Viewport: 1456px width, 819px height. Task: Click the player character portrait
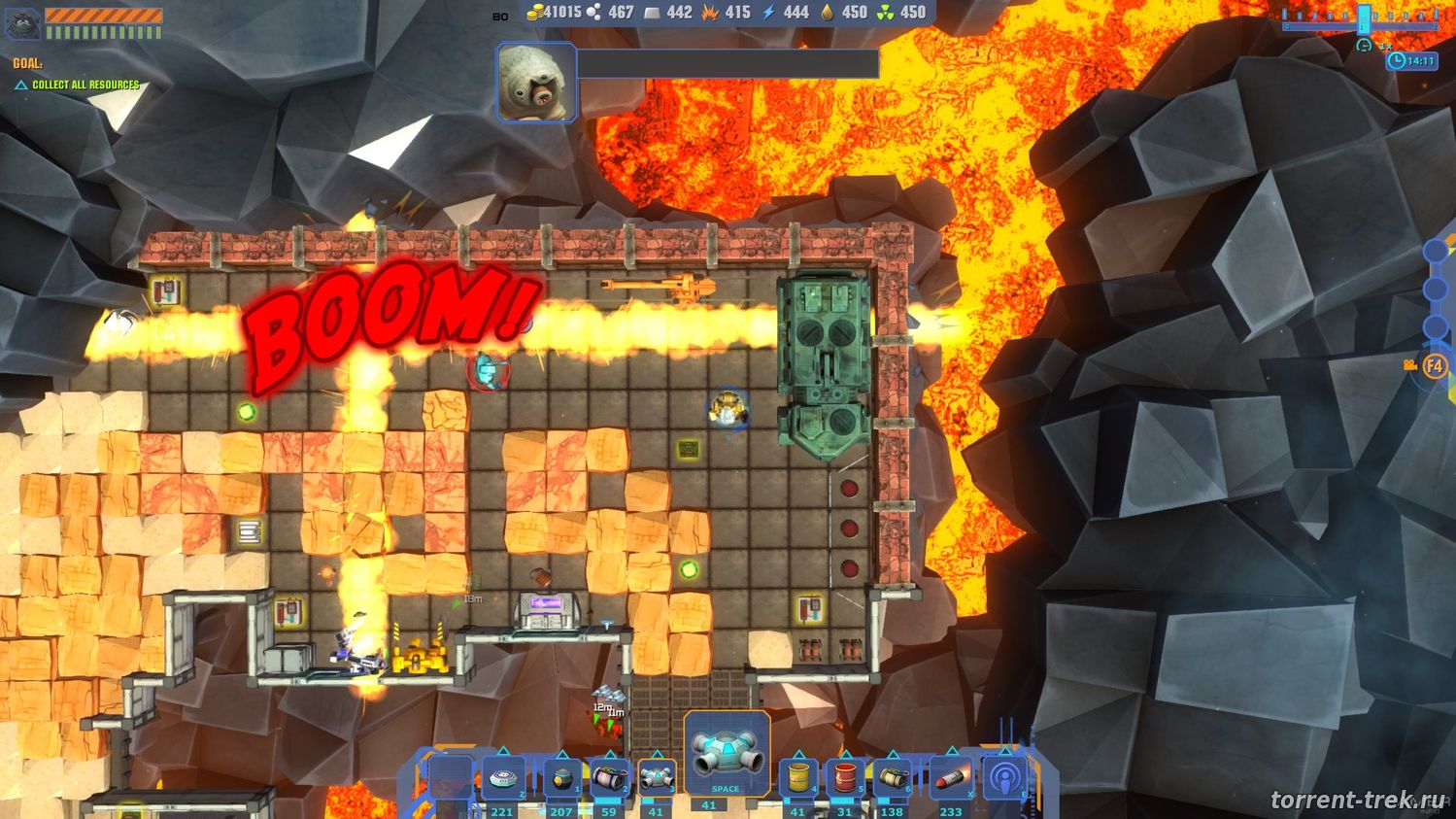pos(22,23)
